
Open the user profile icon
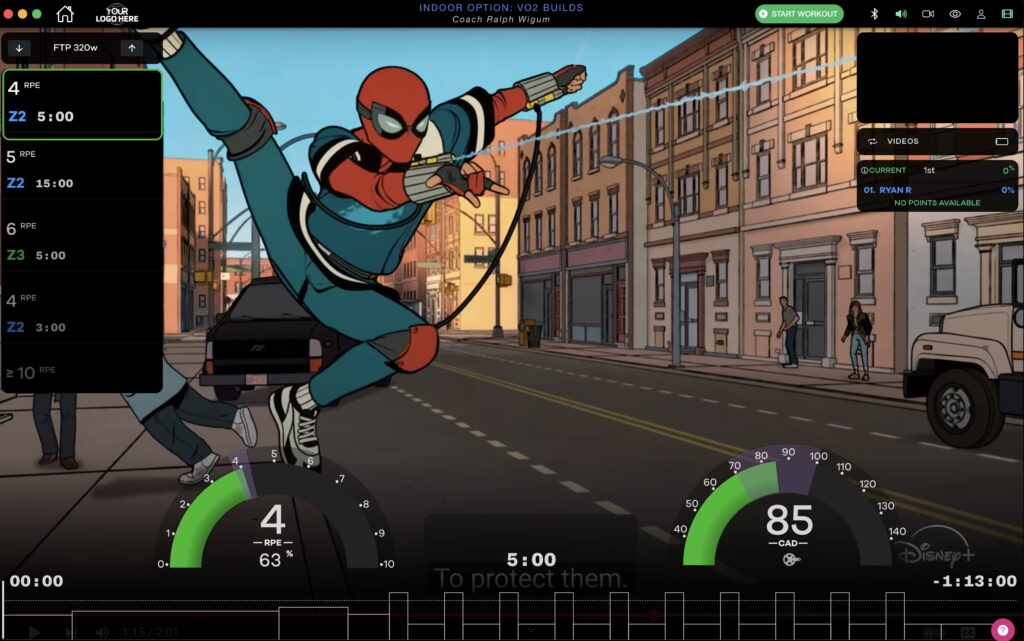(x=980, y=14)
